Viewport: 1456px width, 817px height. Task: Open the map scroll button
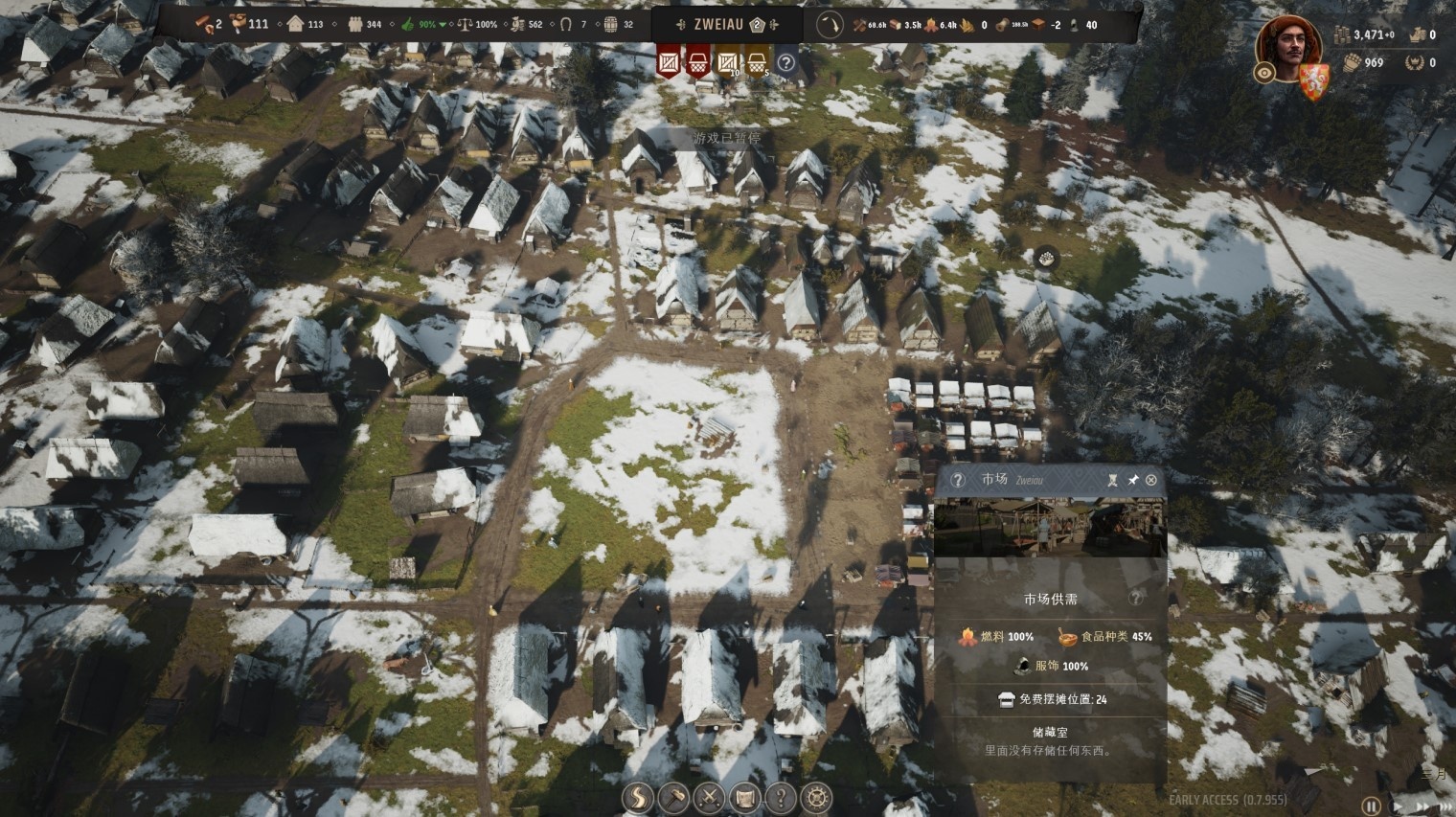[745, 797]
